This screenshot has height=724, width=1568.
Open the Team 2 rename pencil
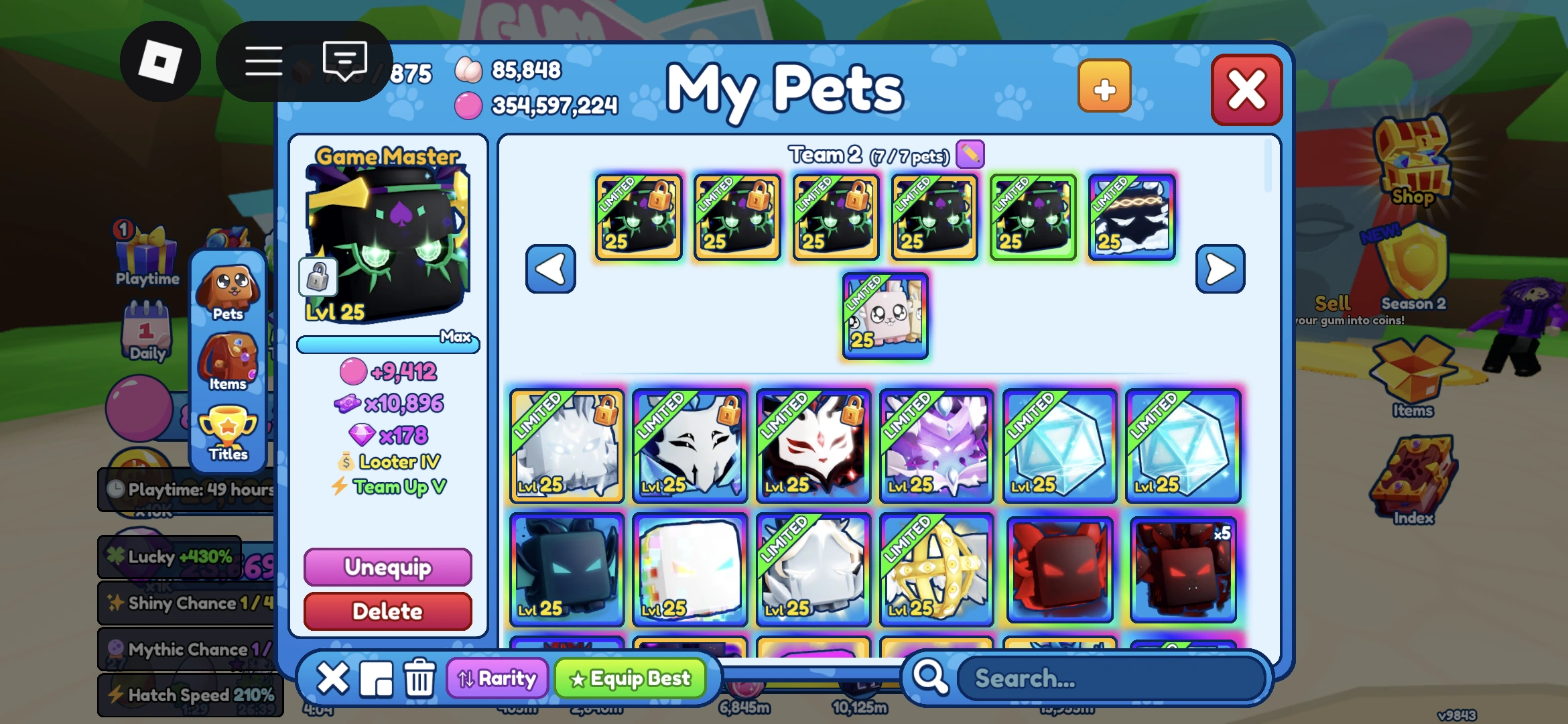tap(969, 154)
